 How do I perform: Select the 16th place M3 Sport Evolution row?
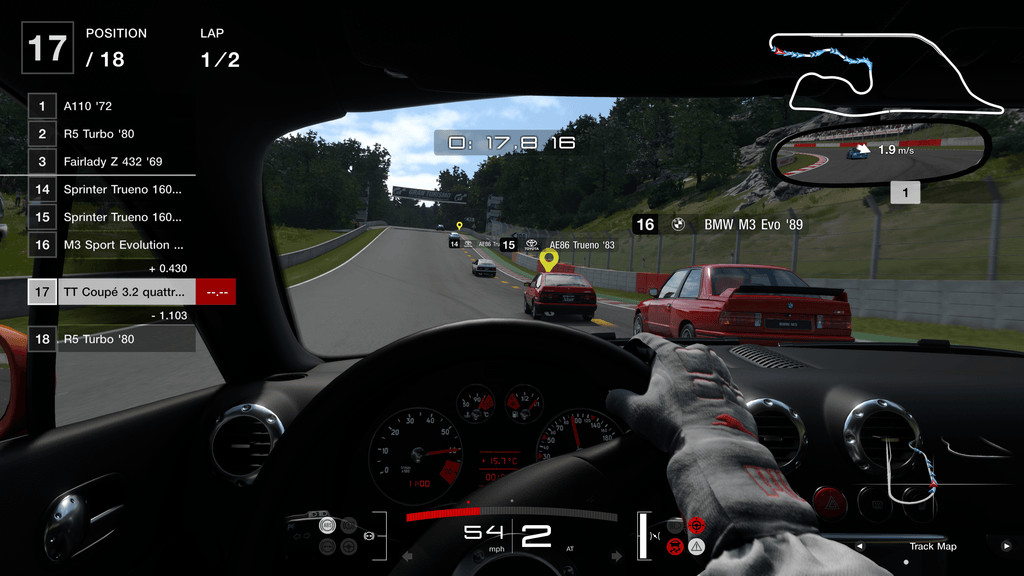[x=110, y=245]
